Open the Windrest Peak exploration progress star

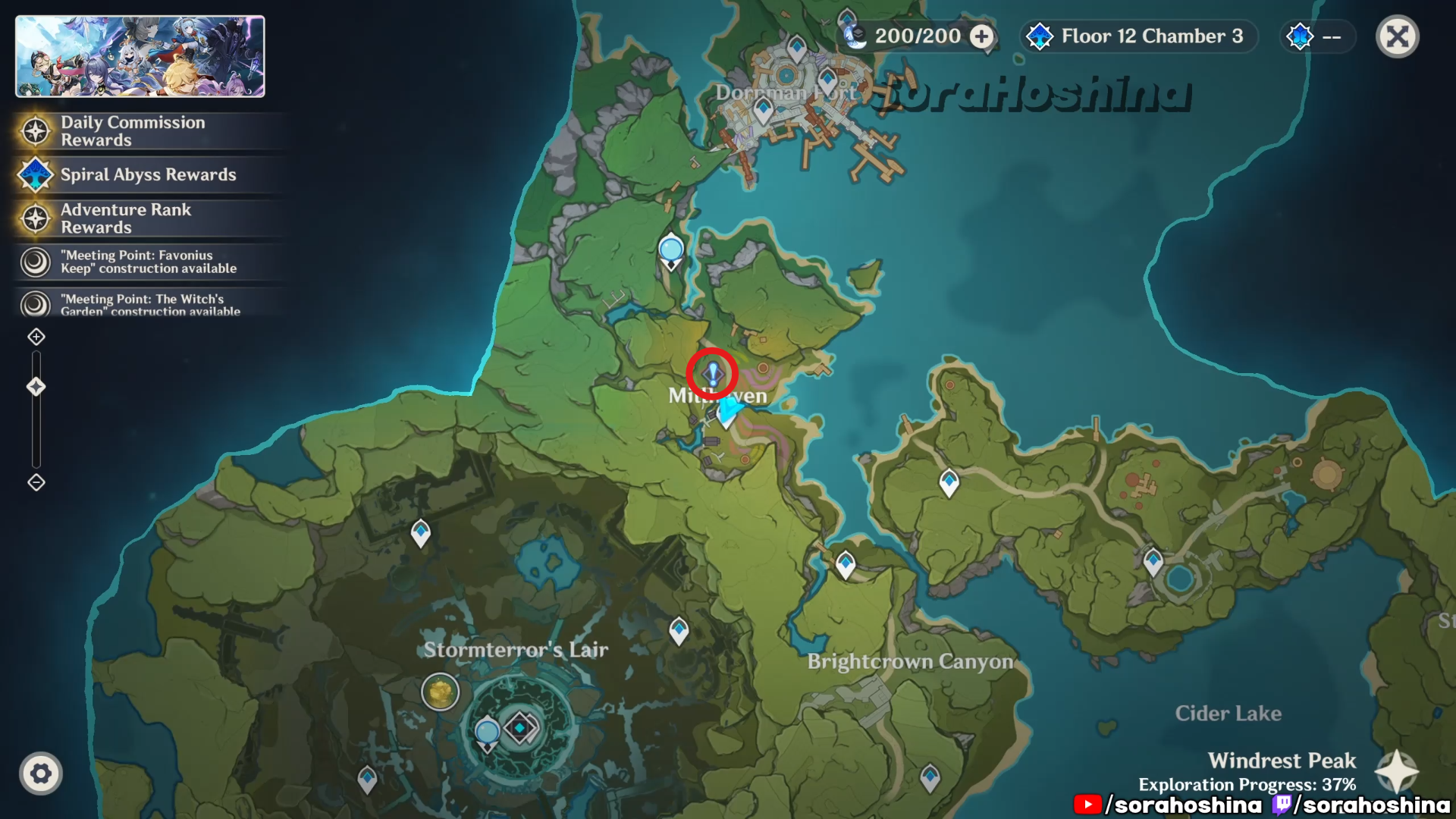pyautogui.click(x=1397, y=771)
